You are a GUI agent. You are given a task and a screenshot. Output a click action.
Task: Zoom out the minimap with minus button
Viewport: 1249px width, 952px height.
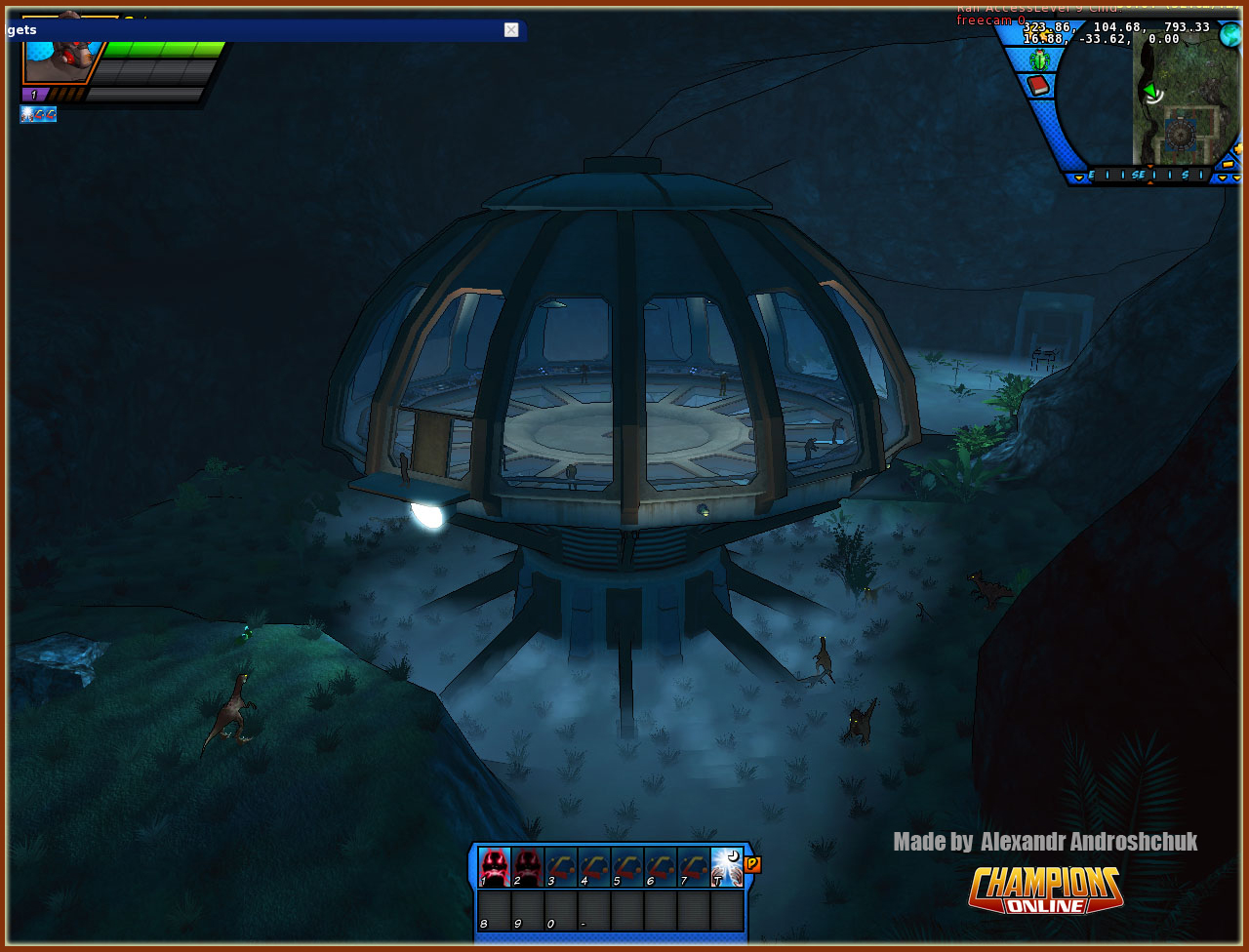click(x=1228, y=164)
